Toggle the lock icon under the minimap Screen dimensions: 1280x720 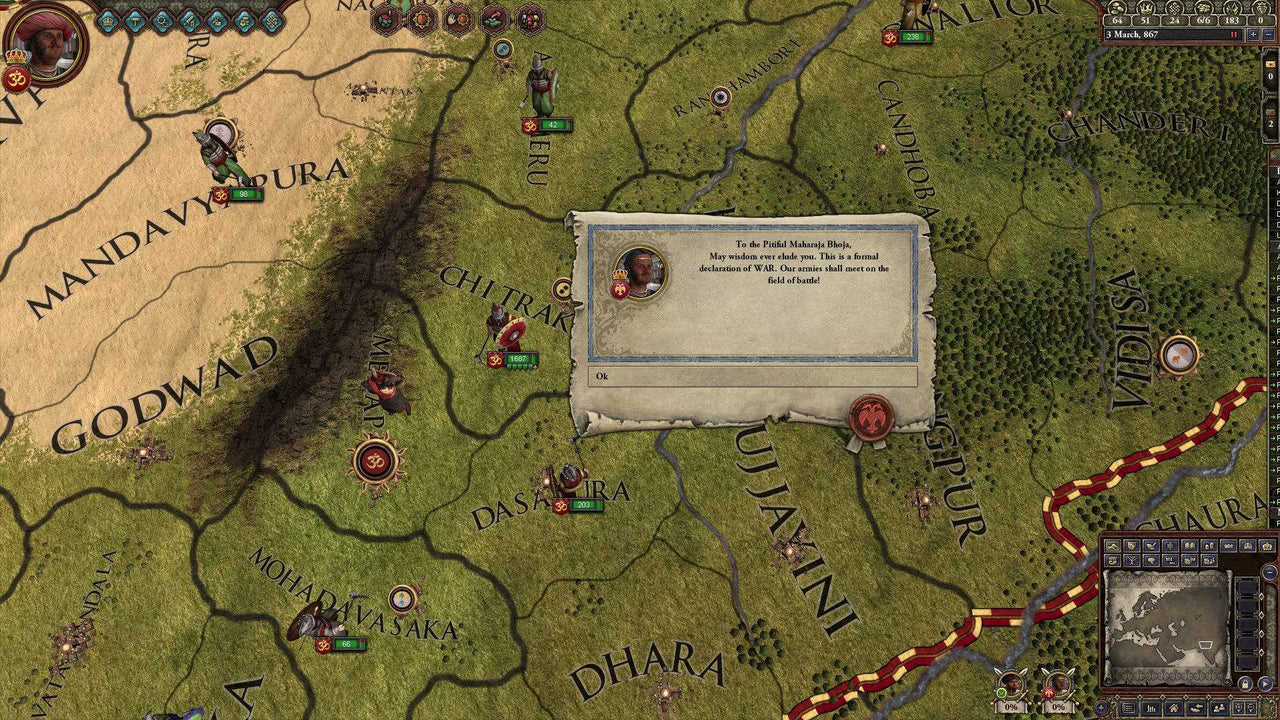[x=1245, y=684]
